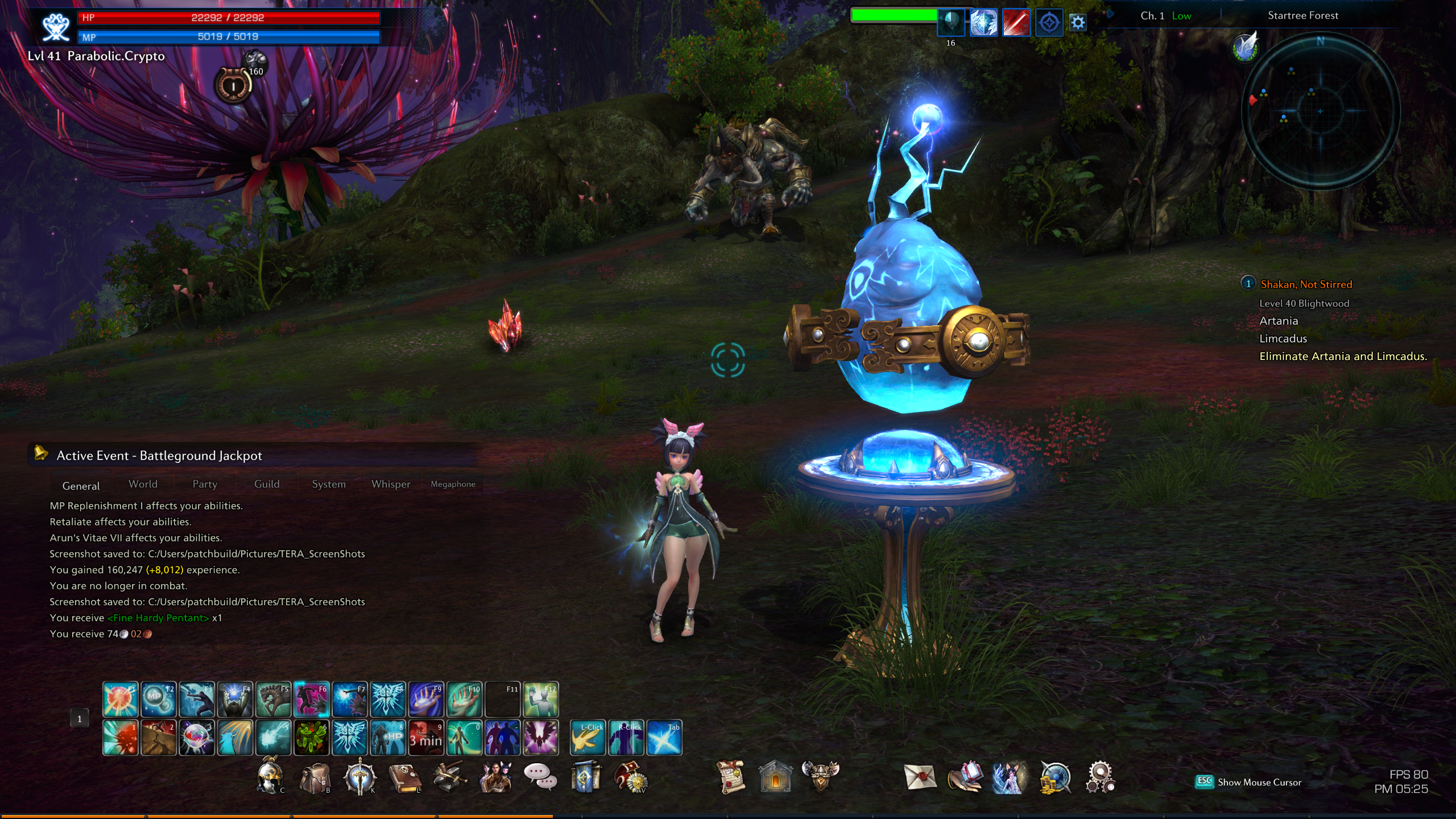Open the anvil and hammer crafting menu
Image resolution: width=1456 pixels, height=819 pixels.
(450, 777)
